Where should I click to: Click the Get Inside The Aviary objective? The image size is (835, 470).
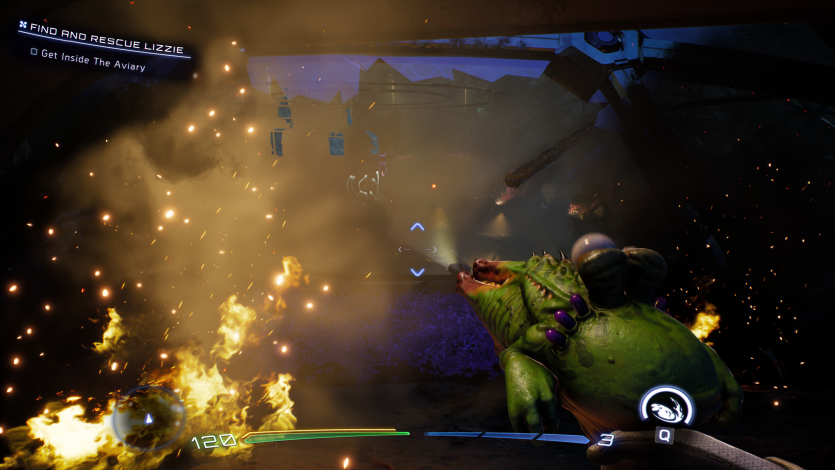click(x=94, y=66)
